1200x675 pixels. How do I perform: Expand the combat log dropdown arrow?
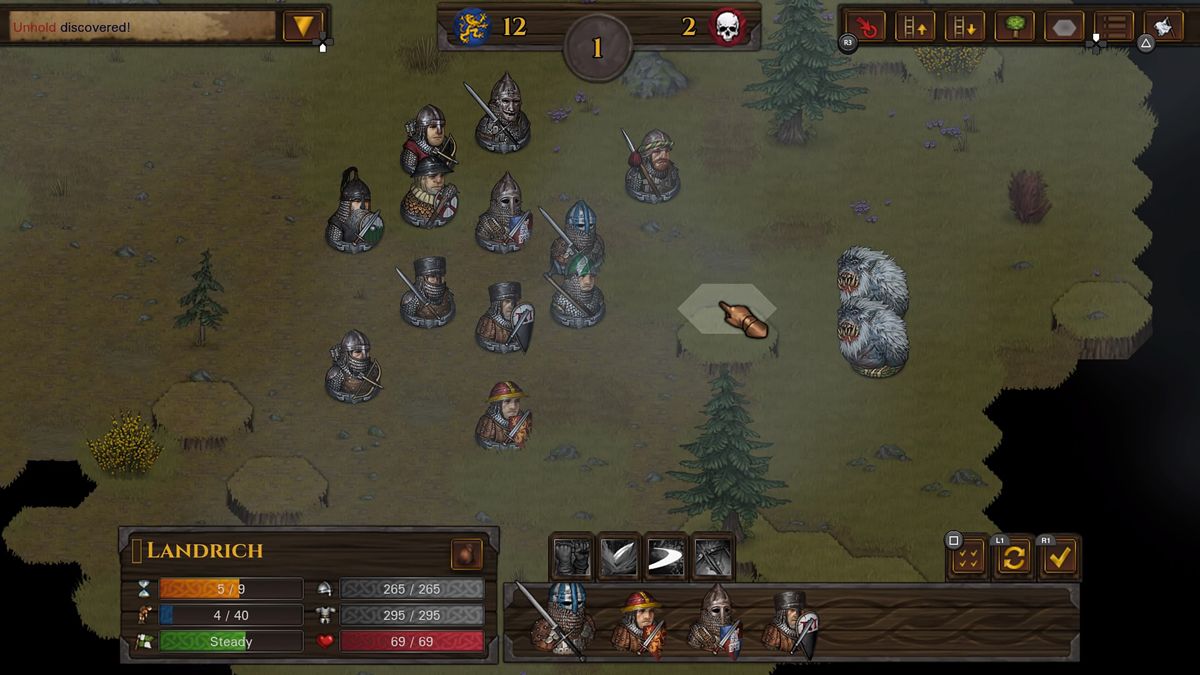point(303,26)
